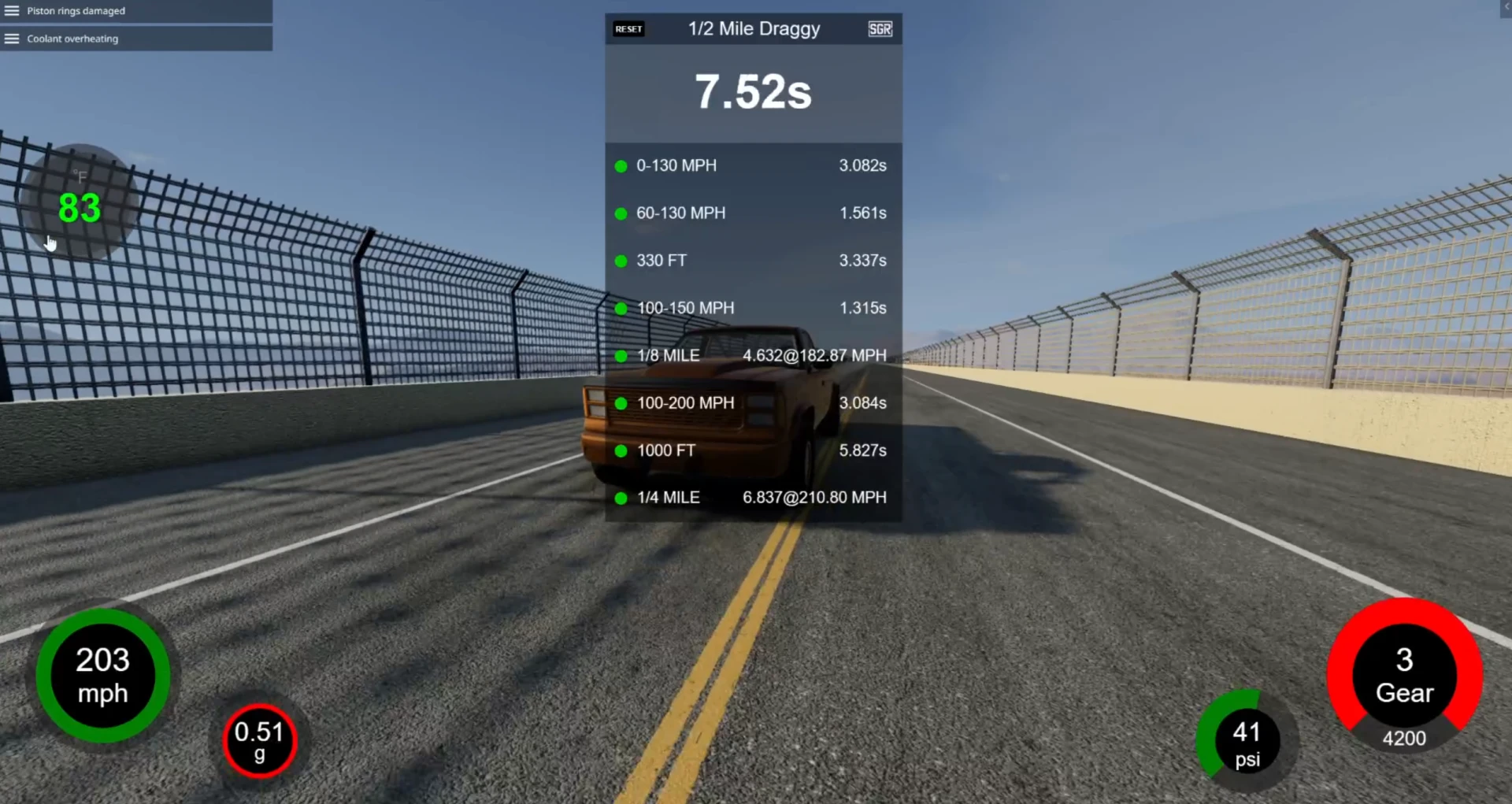The image size is (1512, 804).
Task: Select the 203 mph speedometer gauge
Action: pyautogui.click(x=102, y=675)
